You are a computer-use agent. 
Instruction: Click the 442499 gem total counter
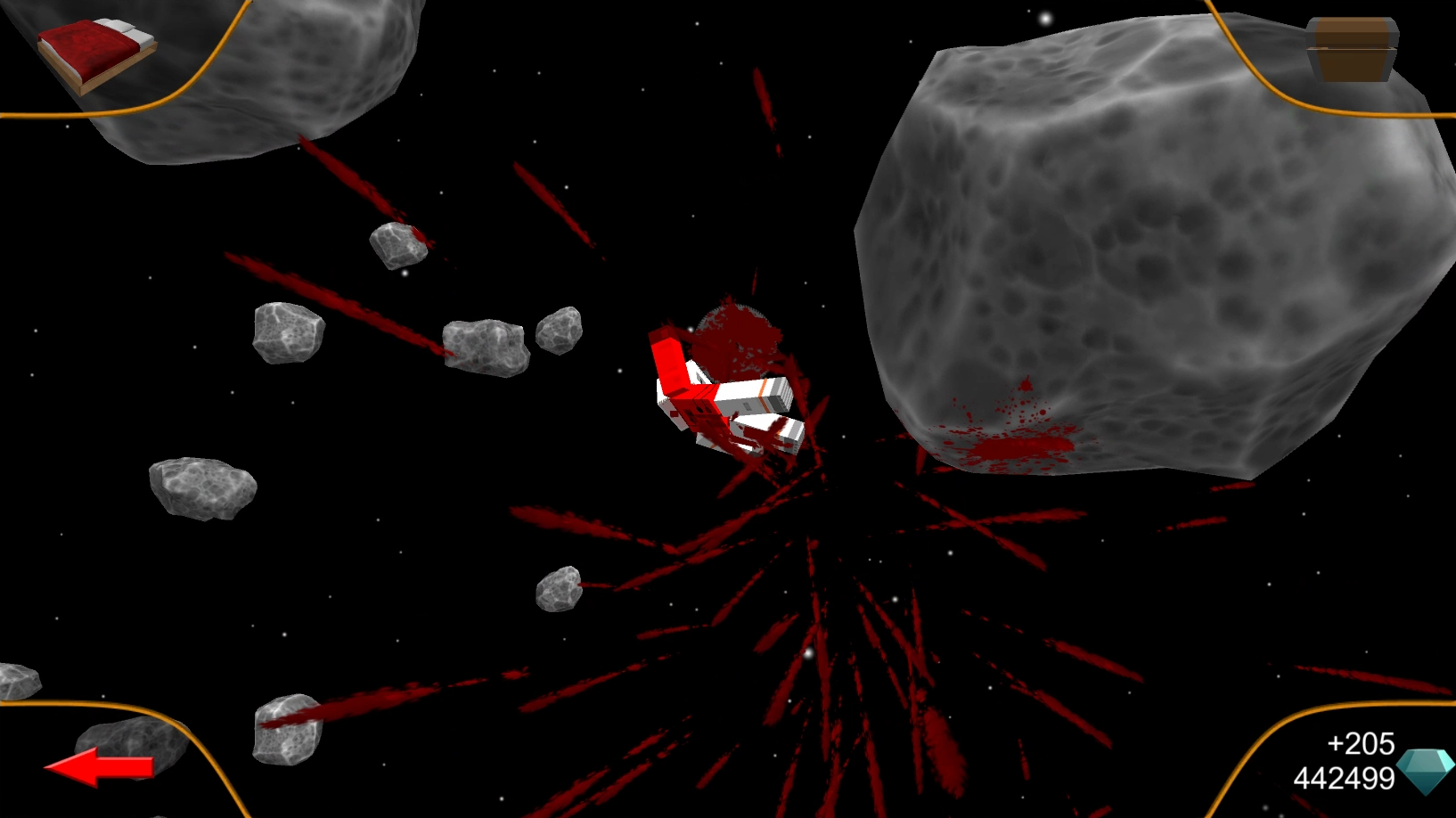(x=1346, y=777)
